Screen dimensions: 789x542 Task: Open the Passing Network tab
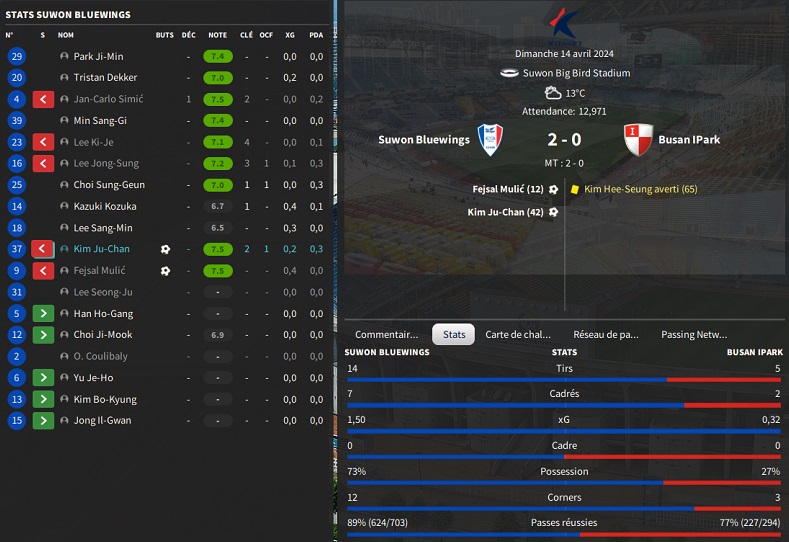pyautogui.click(x=694, y=334)
